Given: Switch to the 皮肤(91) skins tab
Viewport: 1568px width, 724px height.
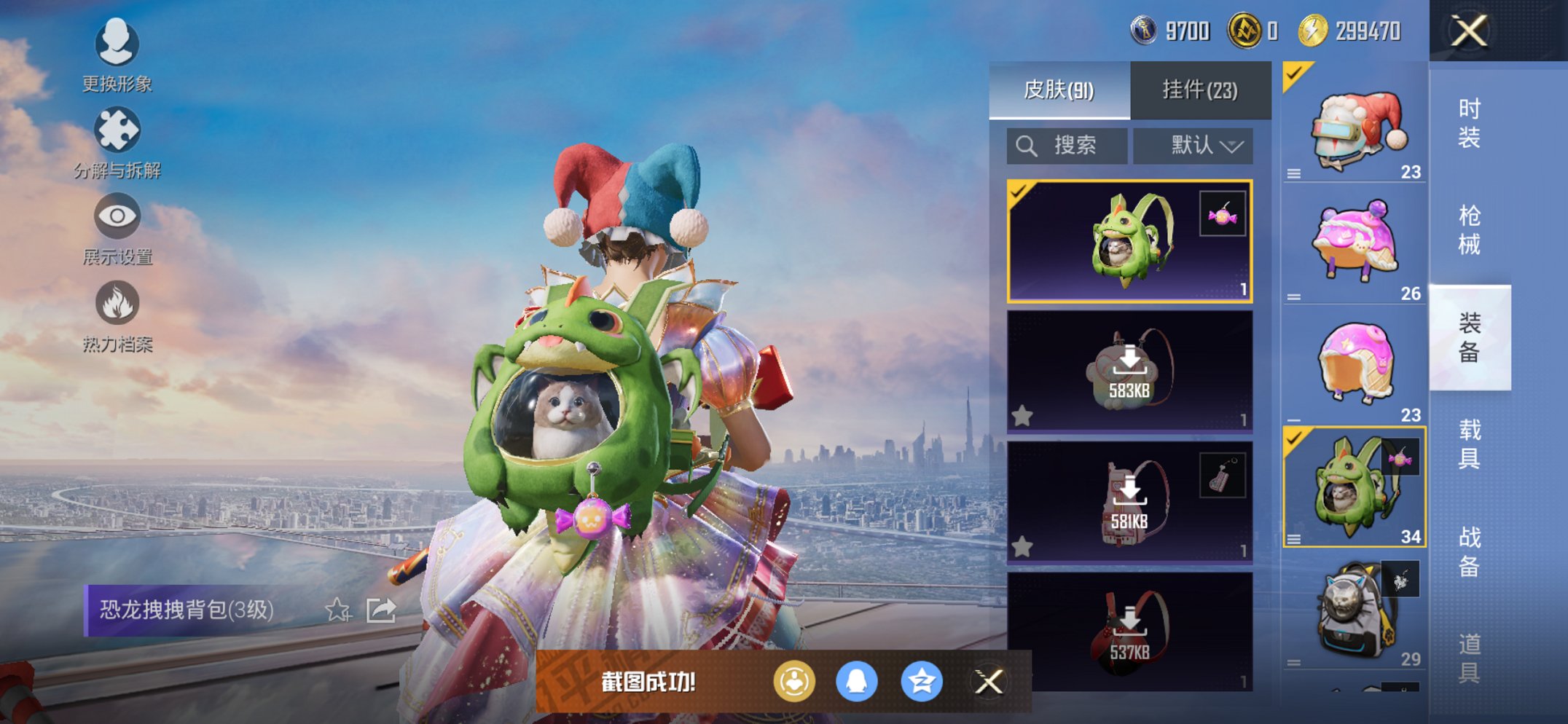Looking at the screenshot, I should coord(1059,90).
